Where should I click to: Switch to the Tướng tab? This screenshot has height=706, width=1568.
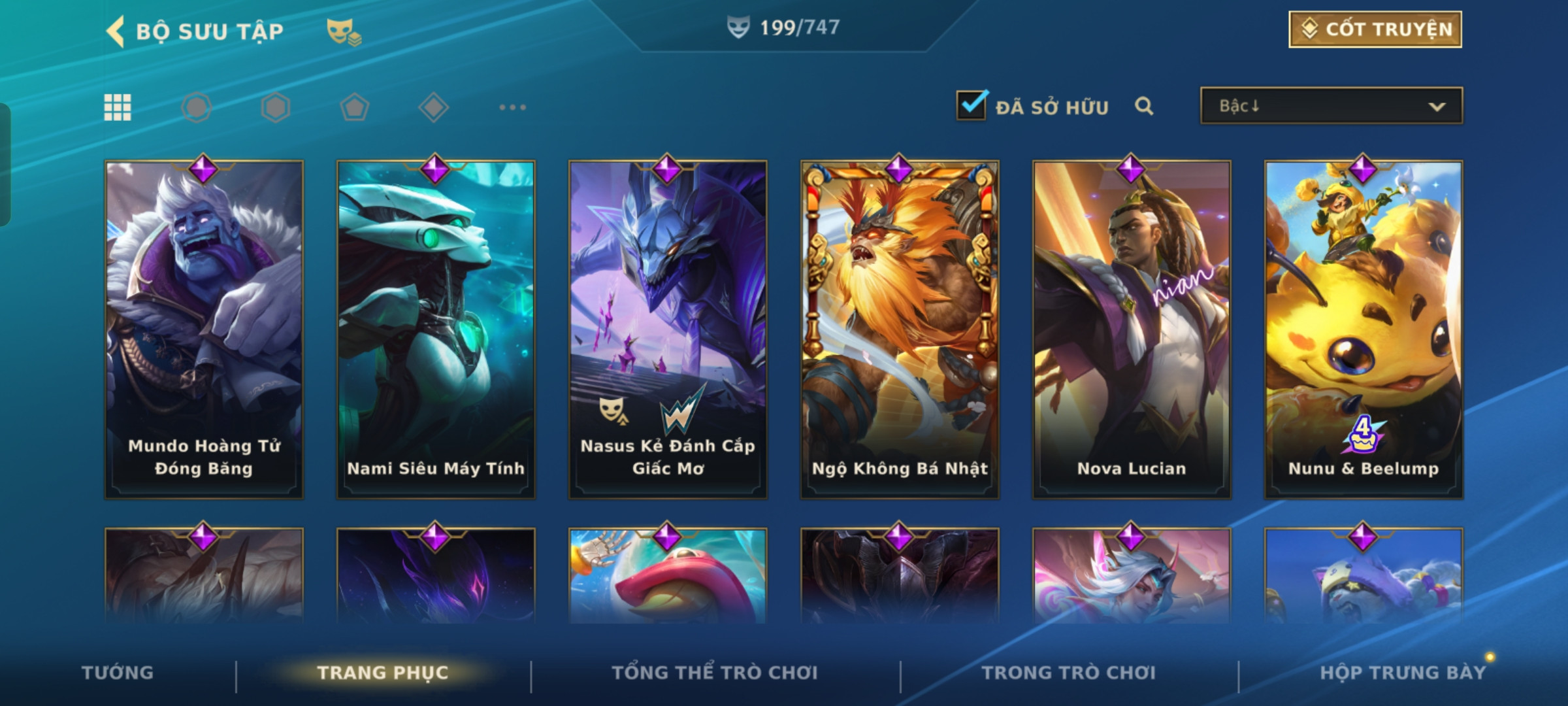click(118, 673)
